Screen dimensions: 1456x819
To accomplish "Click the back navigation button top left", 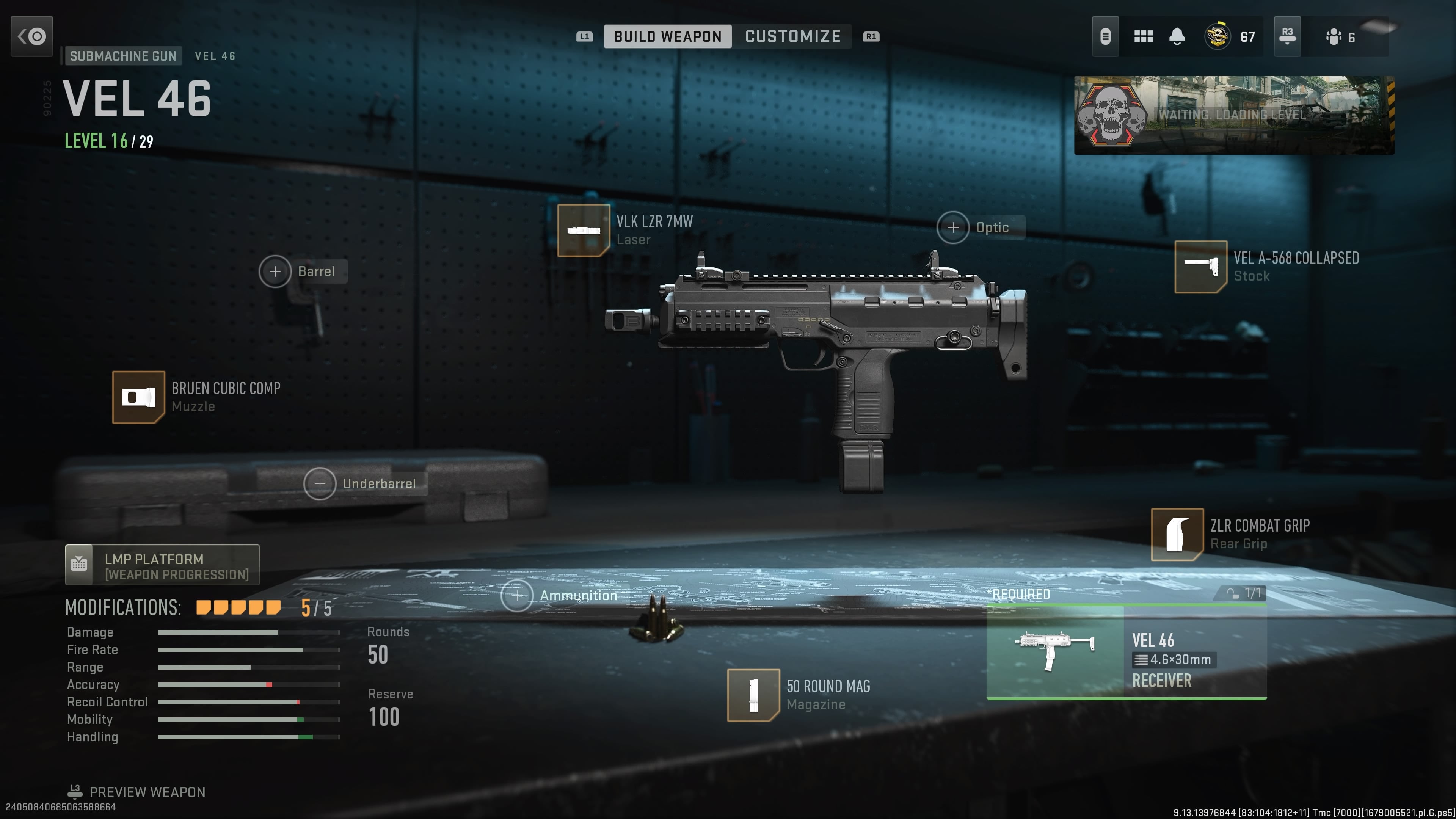I will pos(31,36).
